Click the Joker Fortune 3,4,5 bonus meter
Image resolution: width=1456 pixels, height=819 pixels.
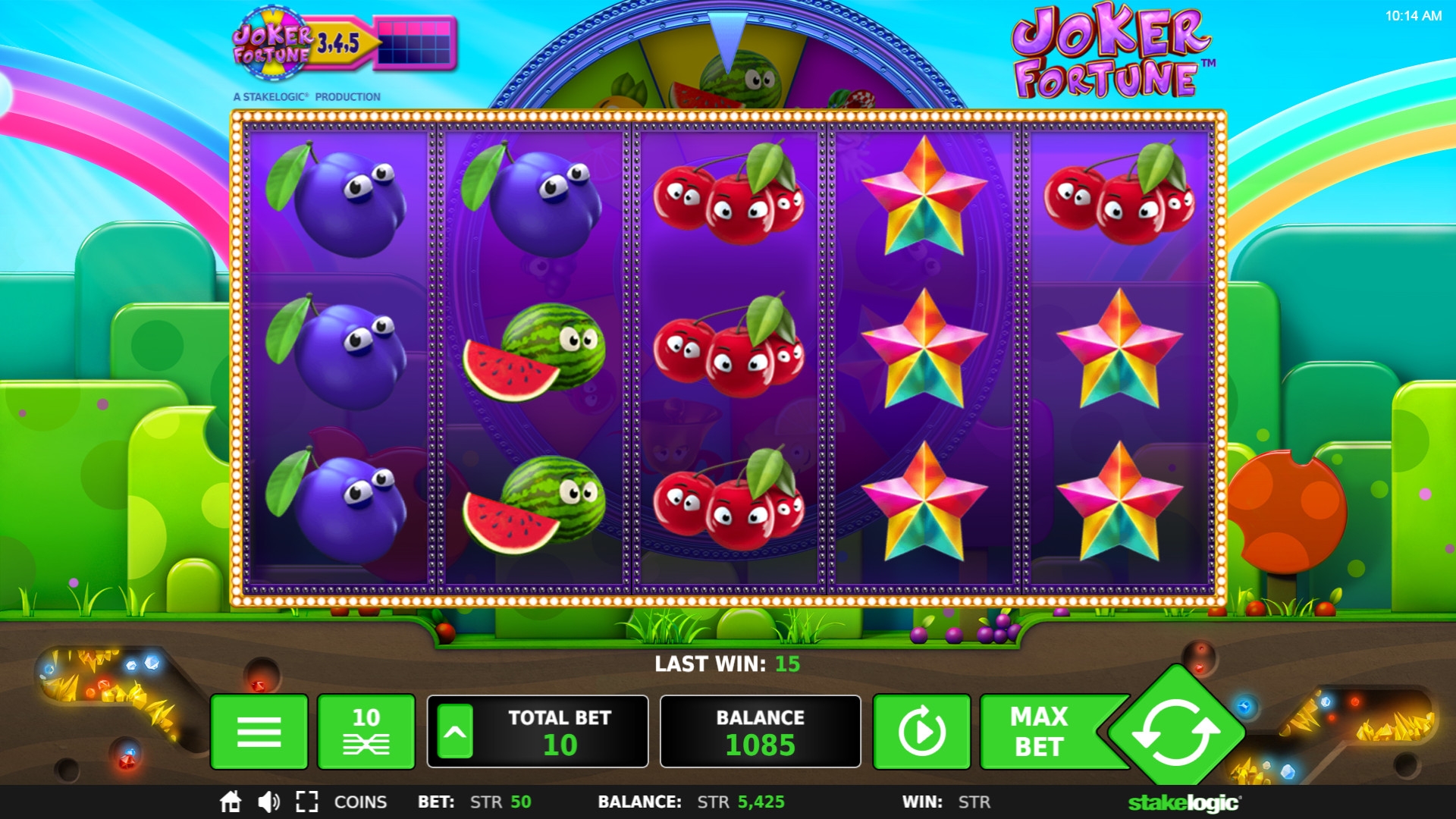pos(344,43)
